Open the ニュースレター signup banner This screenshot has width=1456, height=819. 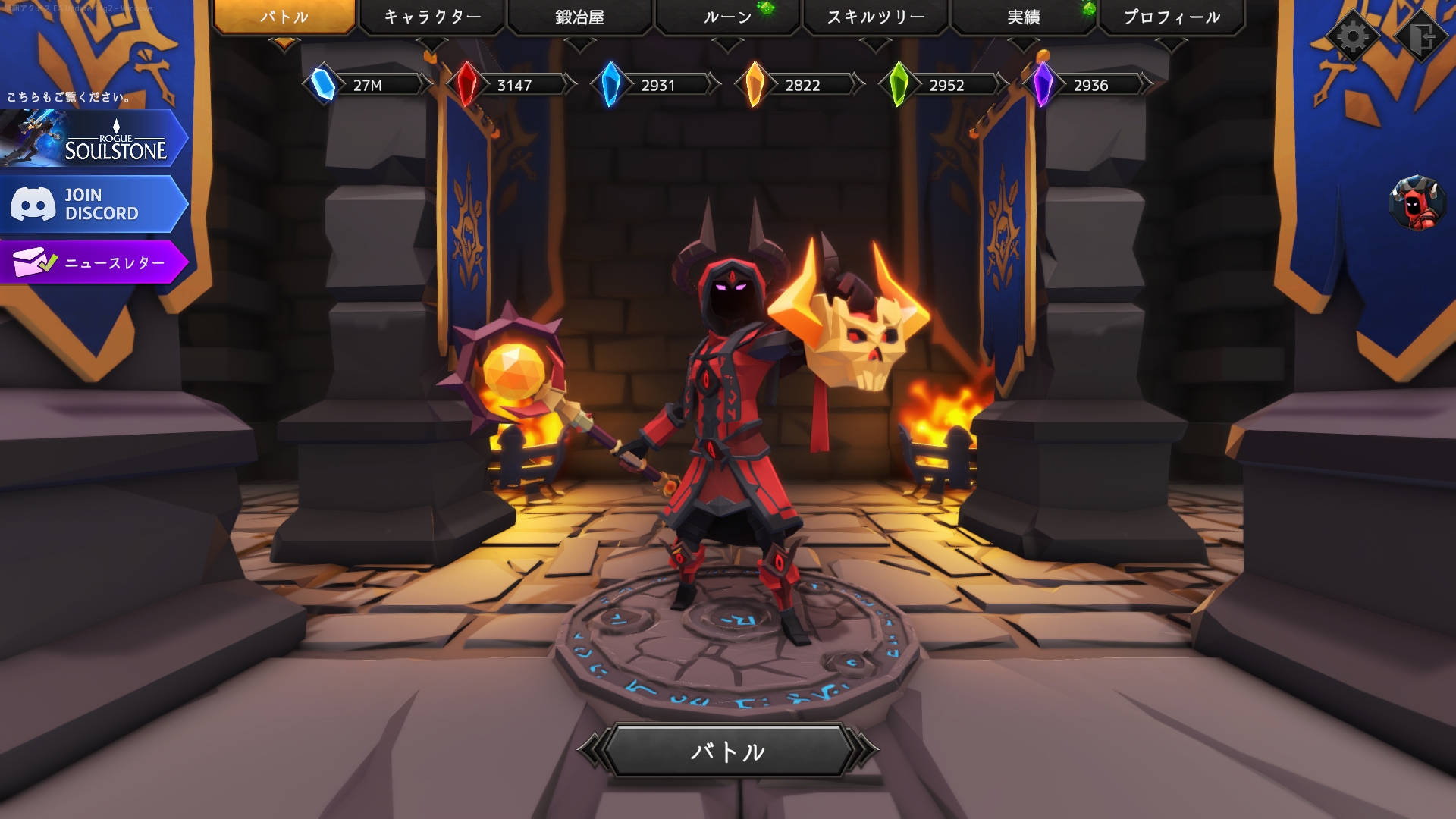tap(93, 262)
